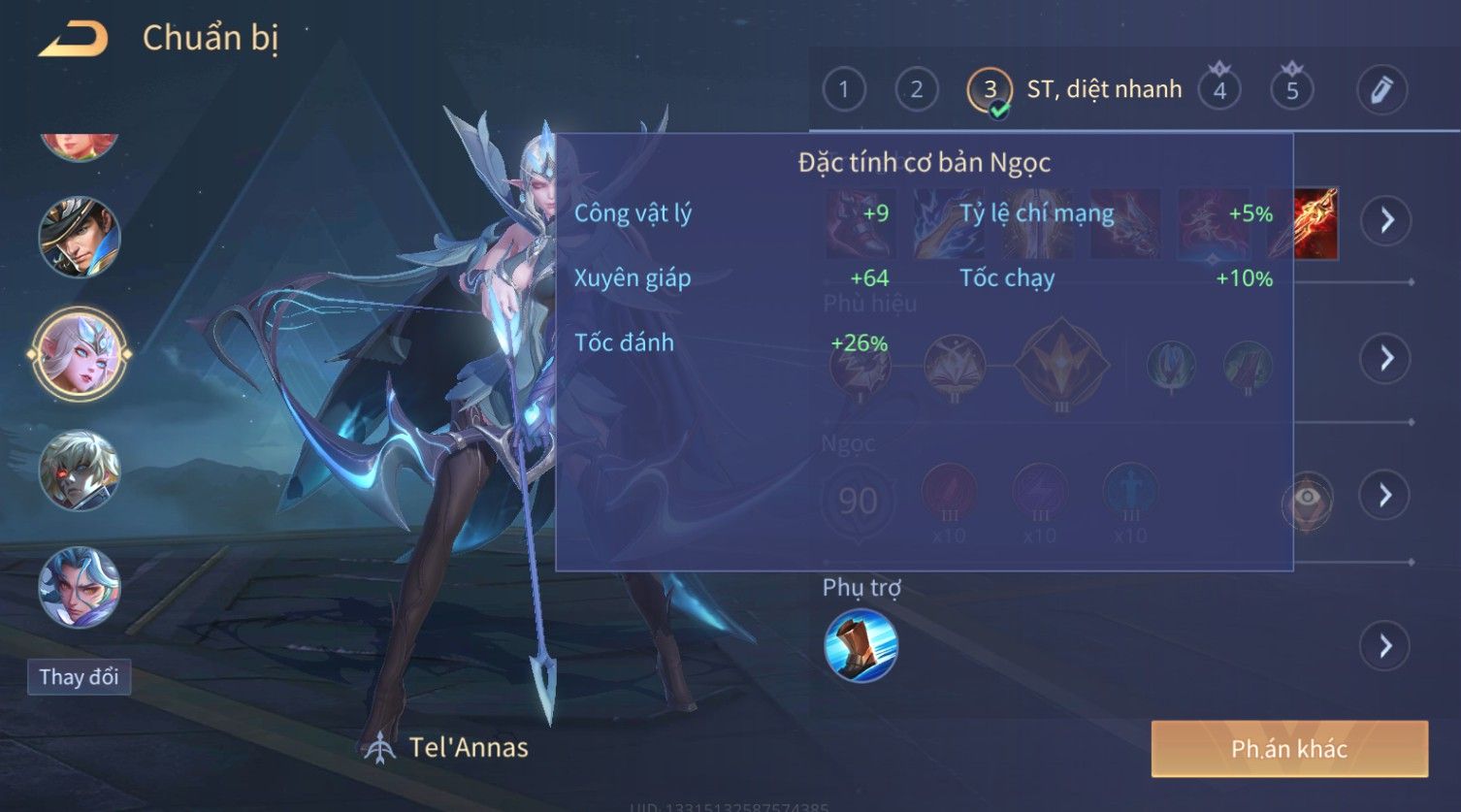Choose the red-eyed white-haired hero portrait

coord(80,471)
